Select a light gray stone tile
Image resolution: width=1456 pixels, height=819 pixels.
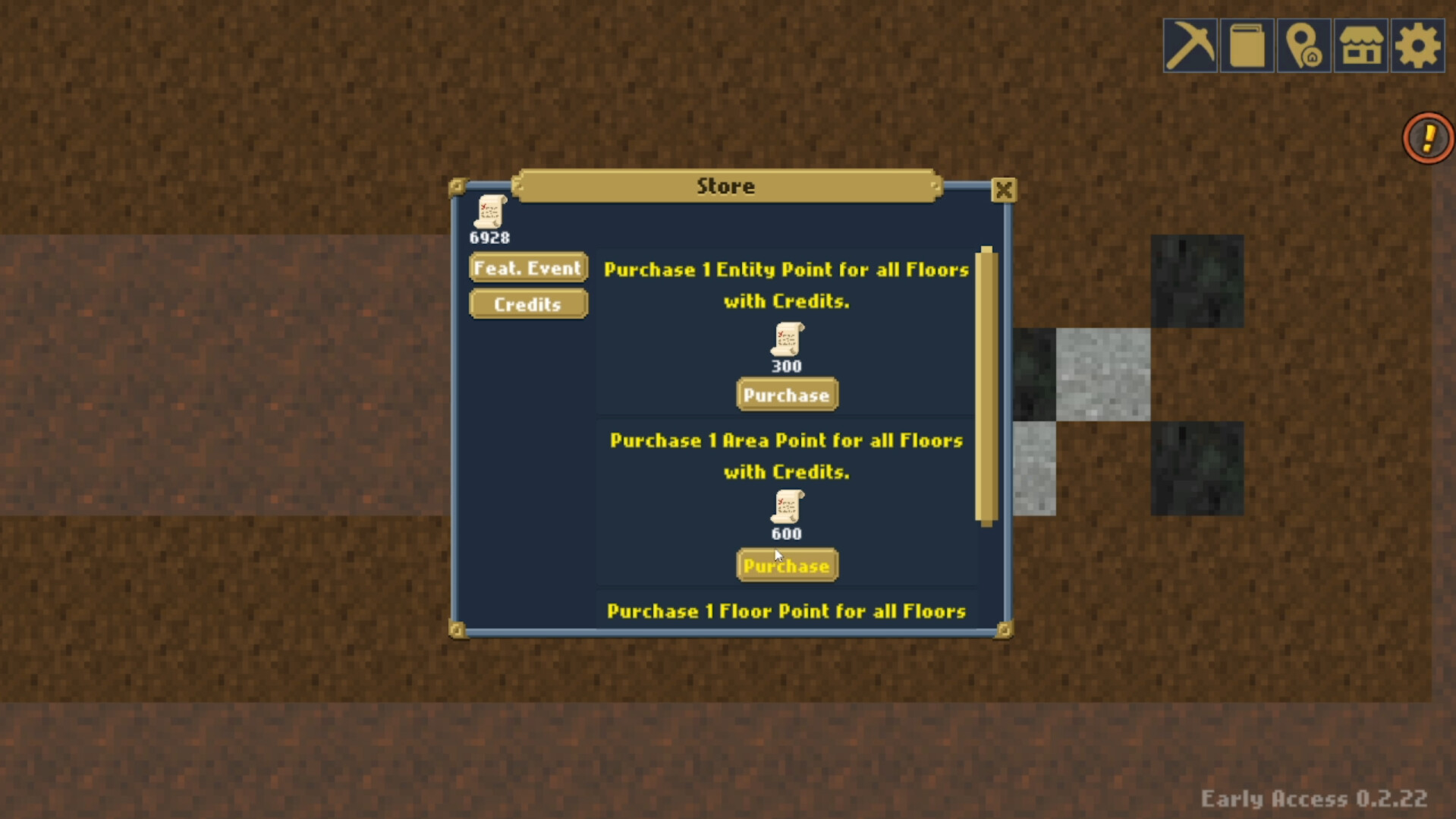tap(1104, 376)
